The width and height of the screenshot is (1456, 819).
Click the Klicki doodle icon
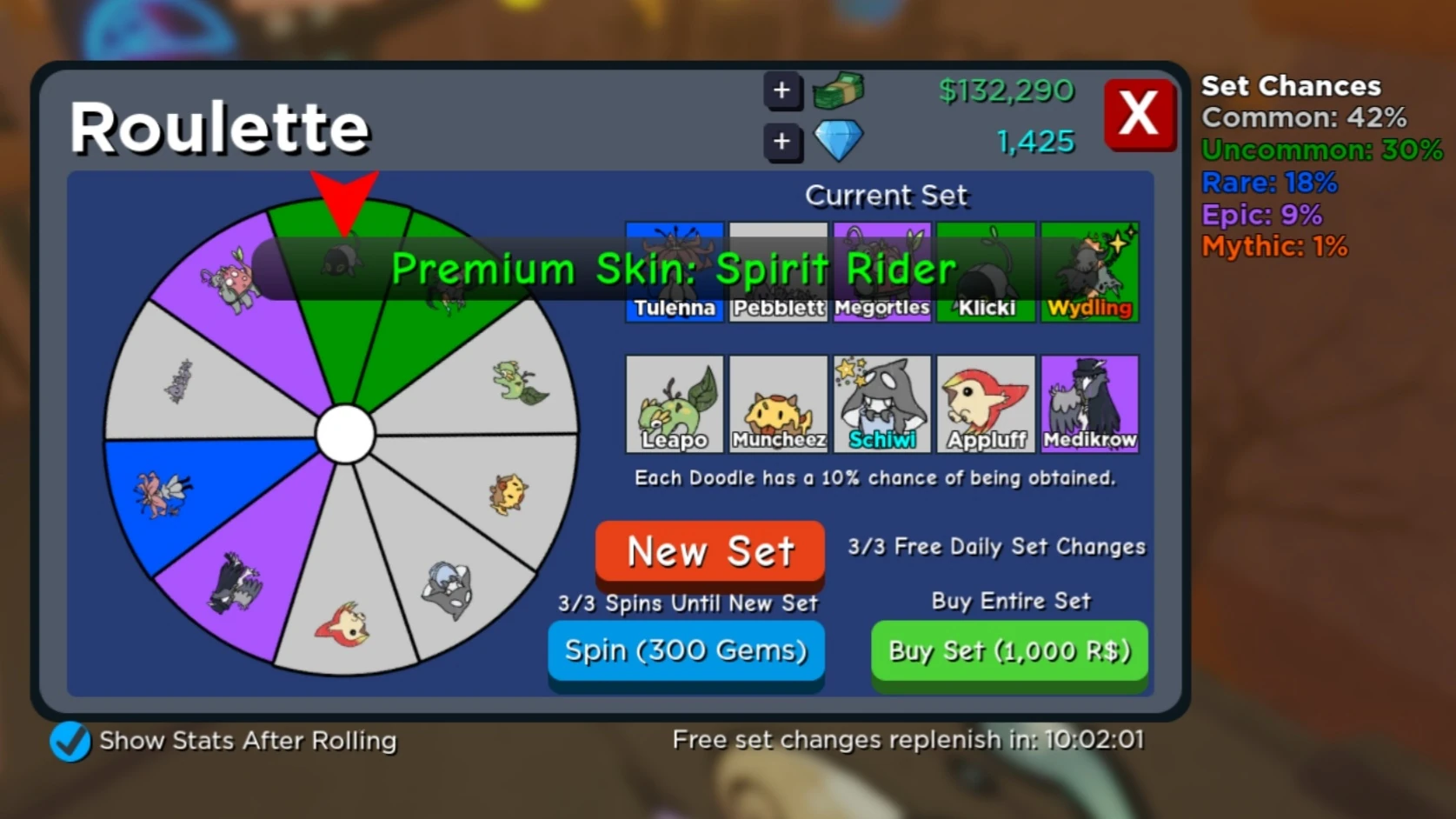pyautogui.click(x=986, y=271)
